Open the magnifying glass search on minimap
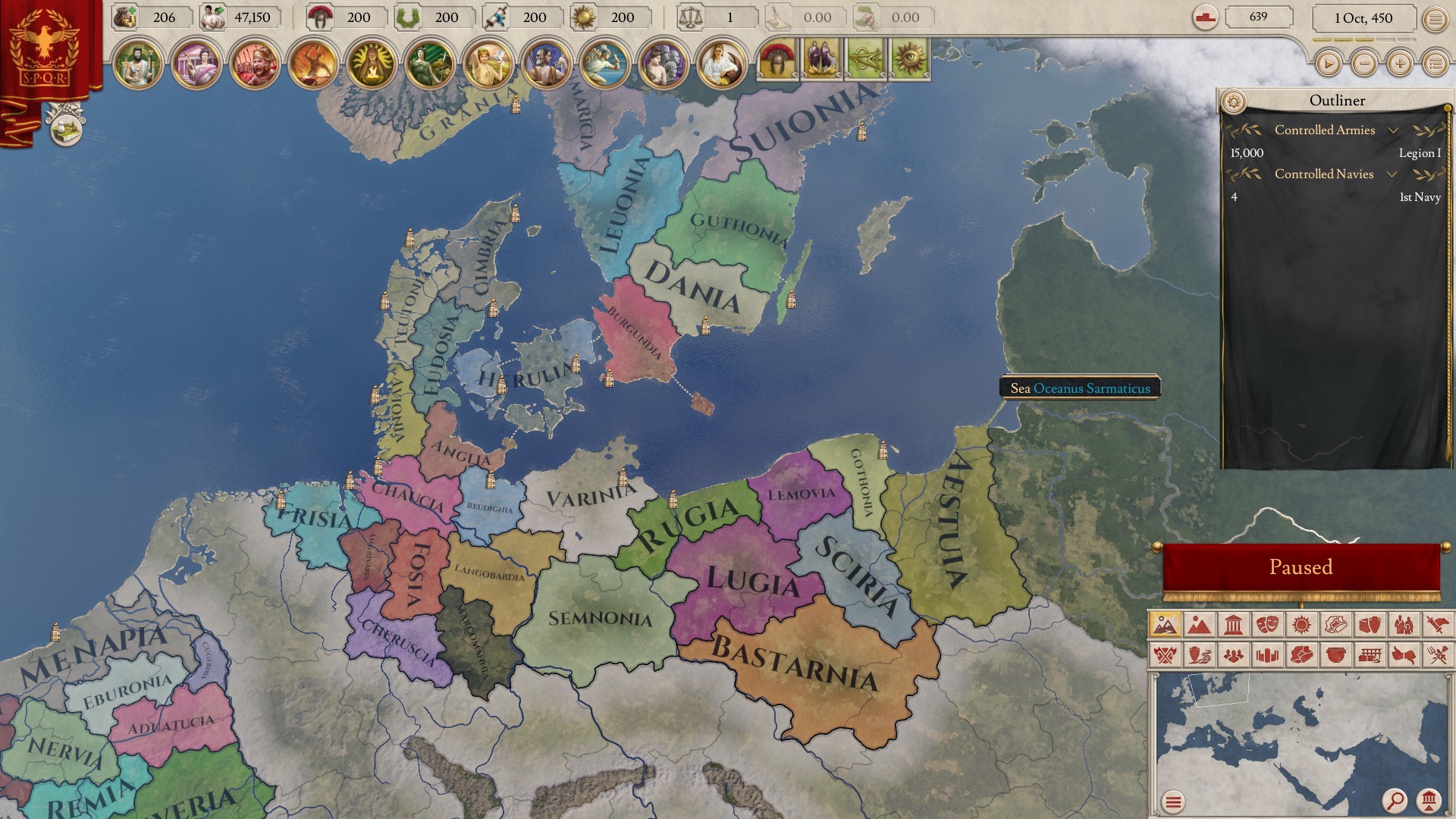 click(1394, 800)
